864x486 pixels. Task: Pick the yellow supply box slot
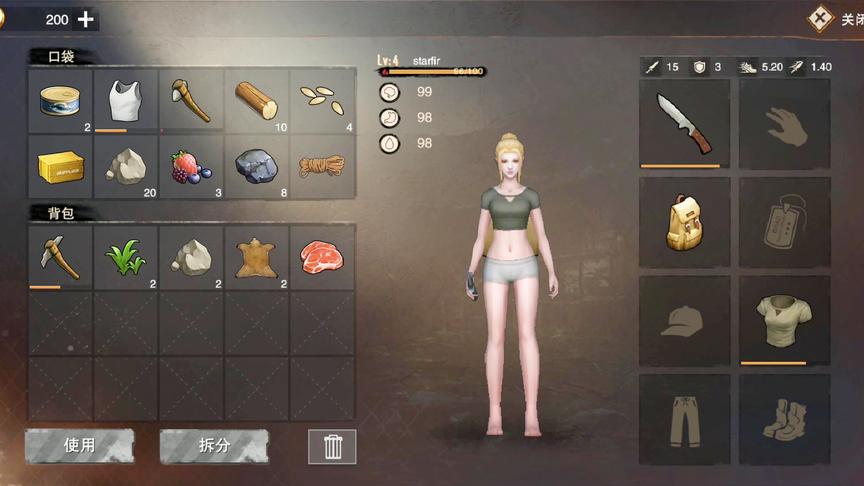[61, 165]
